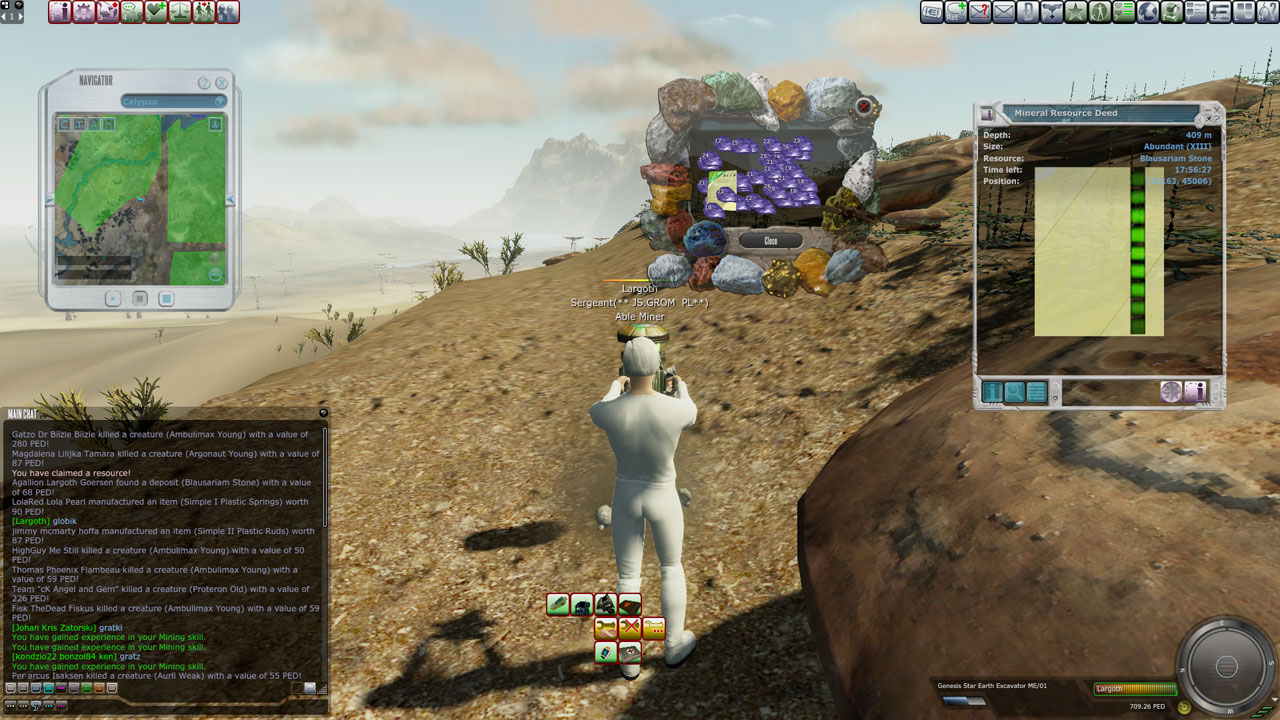Open the unread mail question icon
1280x720 pixels.
point(980,12)
